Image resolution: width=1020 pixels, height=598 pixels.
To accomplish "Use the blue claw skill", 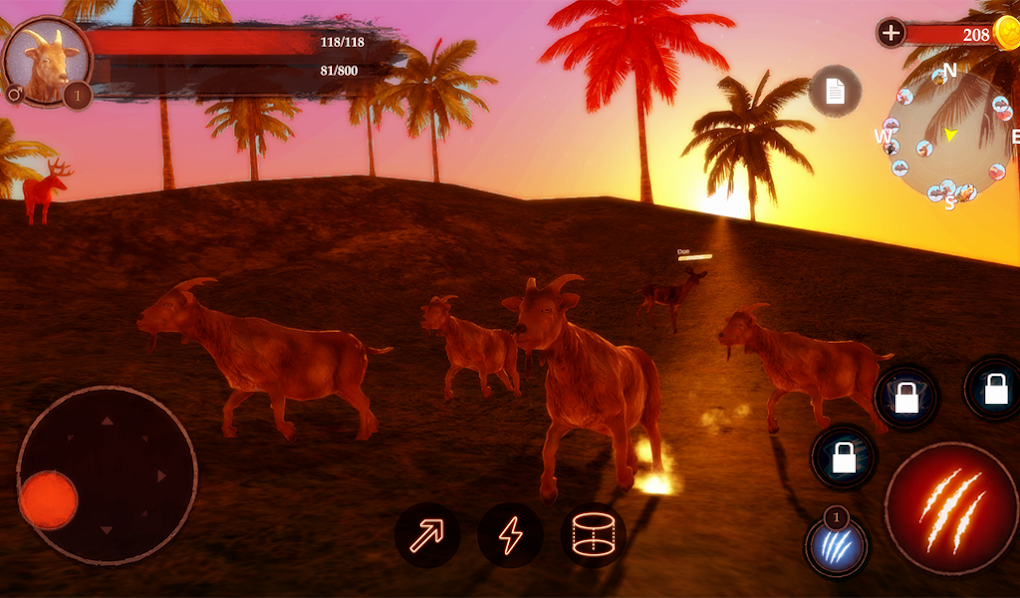I will pos(836,548).
